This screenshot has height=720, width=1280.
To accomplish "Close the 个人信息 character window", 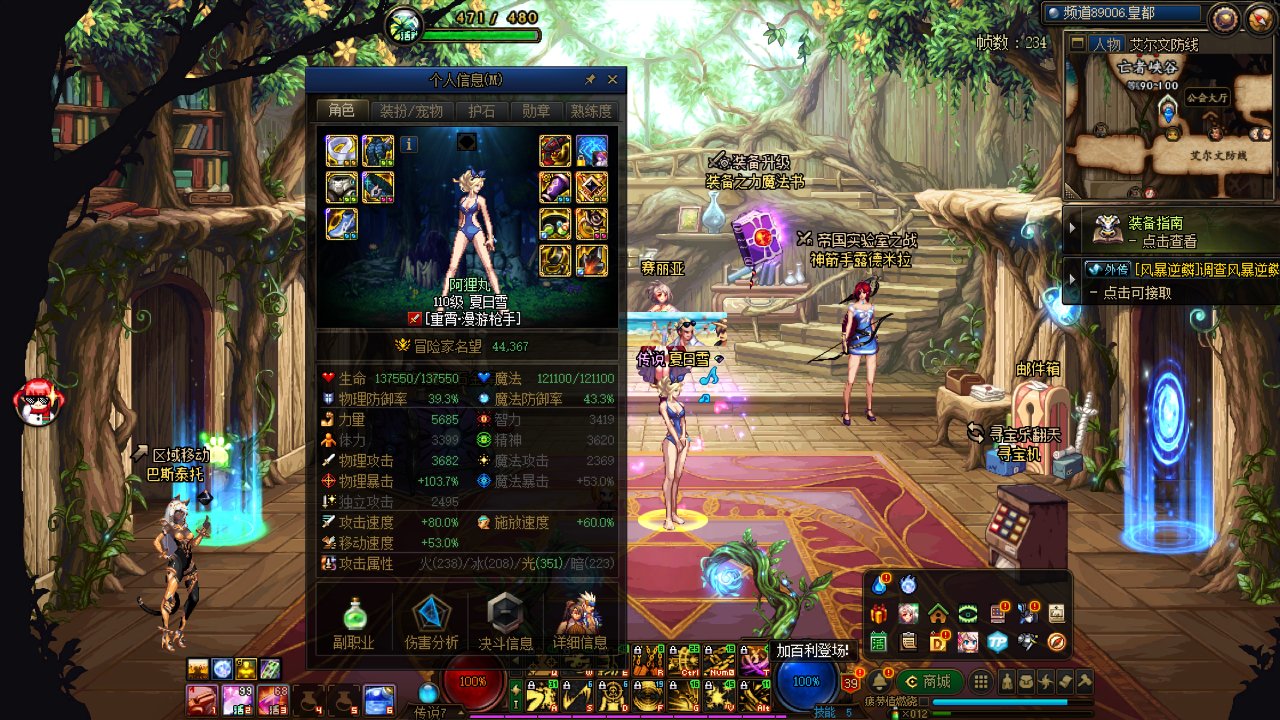I will coord(613,80).
